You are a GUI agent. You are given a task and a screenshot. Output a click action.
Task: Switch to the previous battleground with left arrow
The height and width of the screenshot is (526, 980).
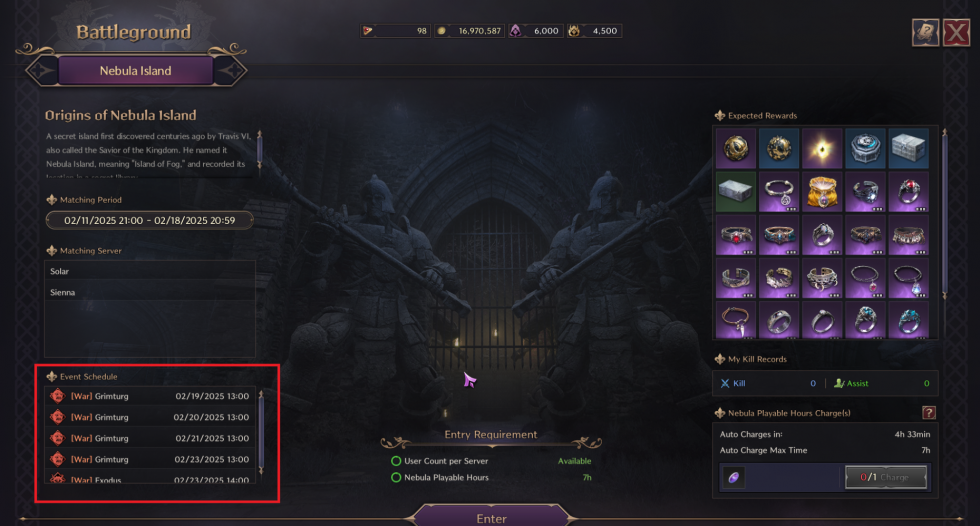point(43,71)
